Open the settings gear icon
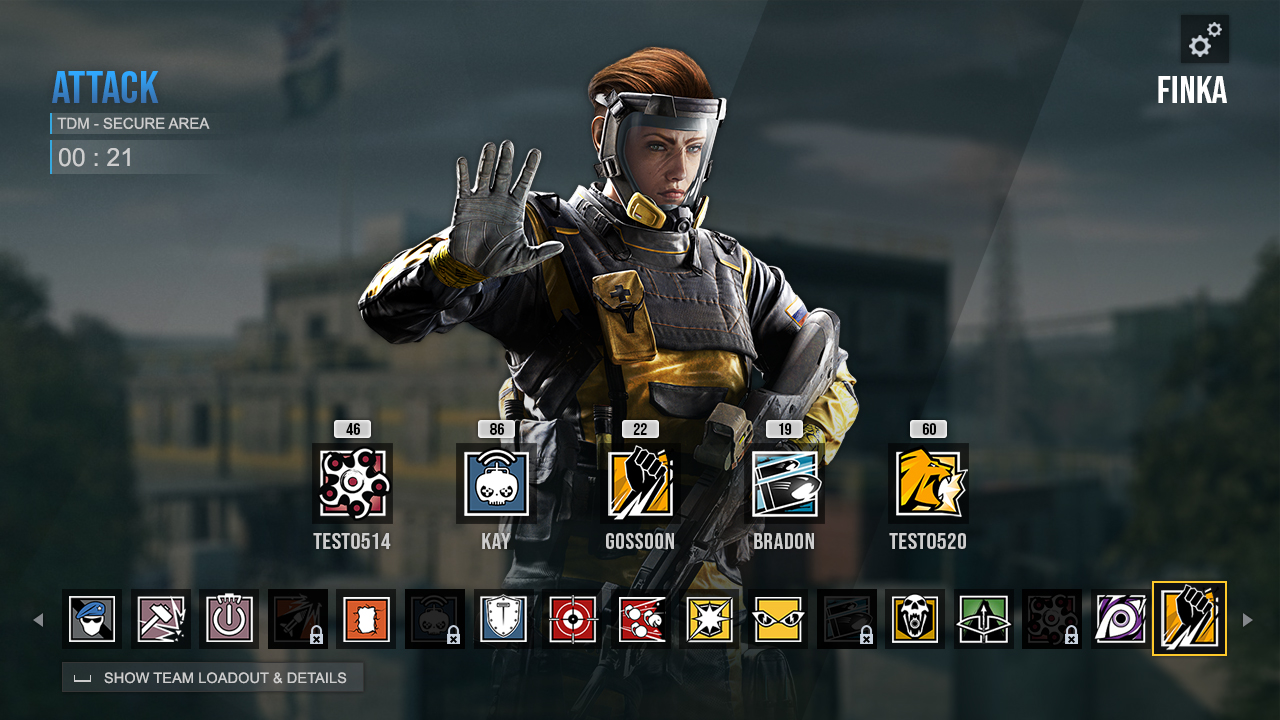 tap(1204, 40)
